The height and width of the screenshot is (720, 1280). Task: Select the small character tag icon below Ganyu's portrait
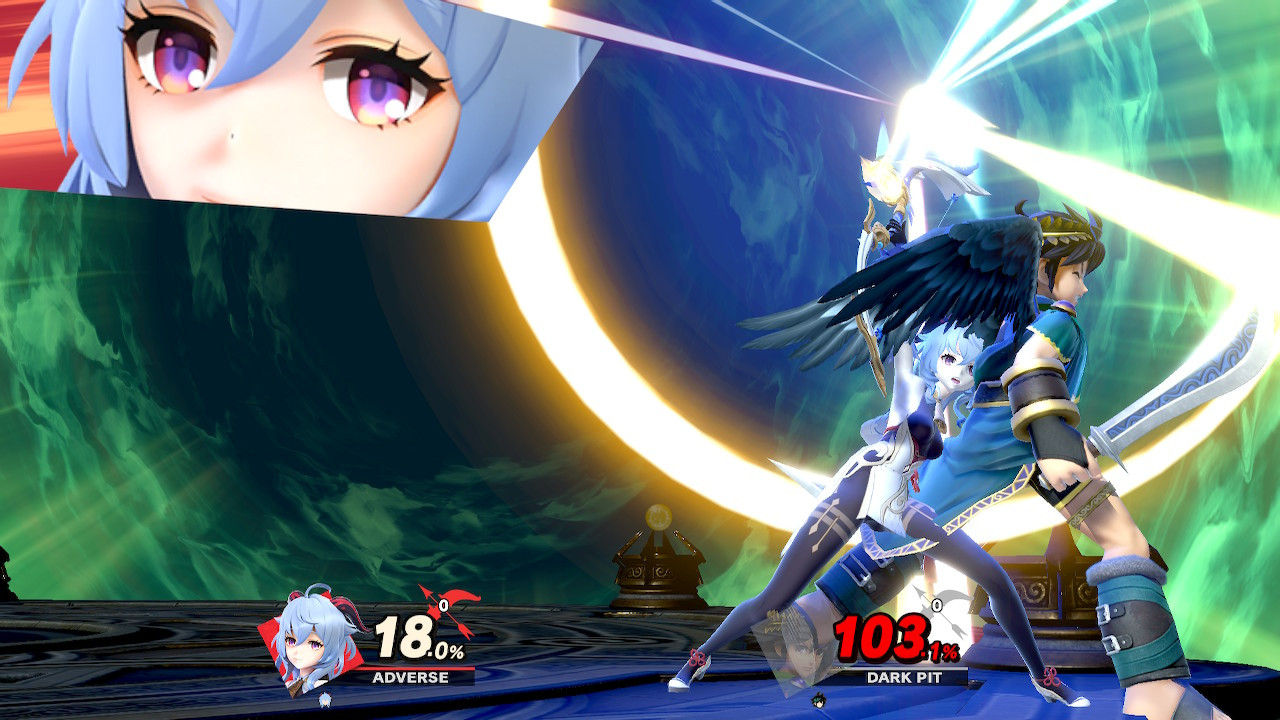325,700
